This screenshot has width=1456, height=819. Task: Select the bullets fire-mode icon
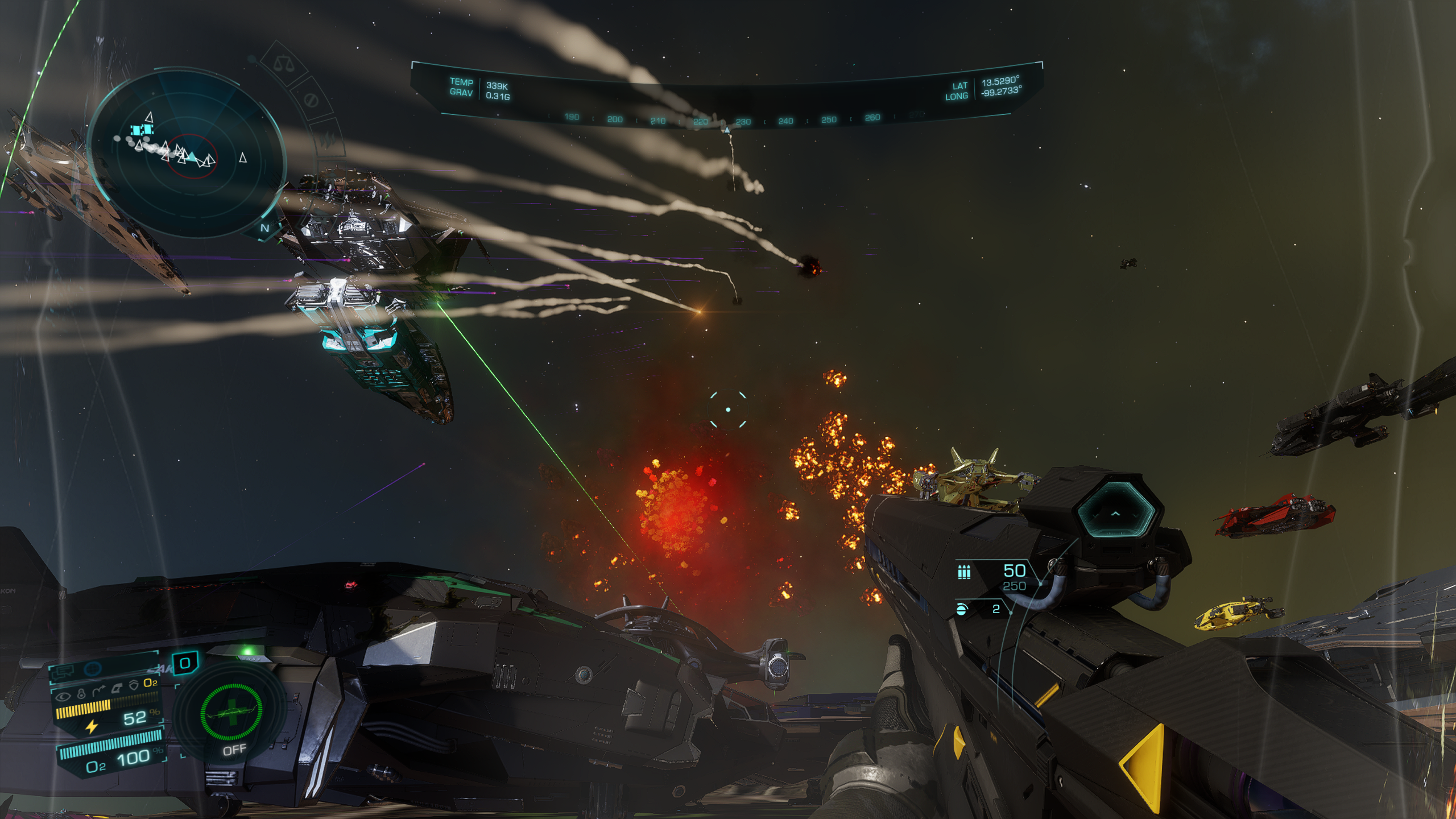click(x=964, y=572)
